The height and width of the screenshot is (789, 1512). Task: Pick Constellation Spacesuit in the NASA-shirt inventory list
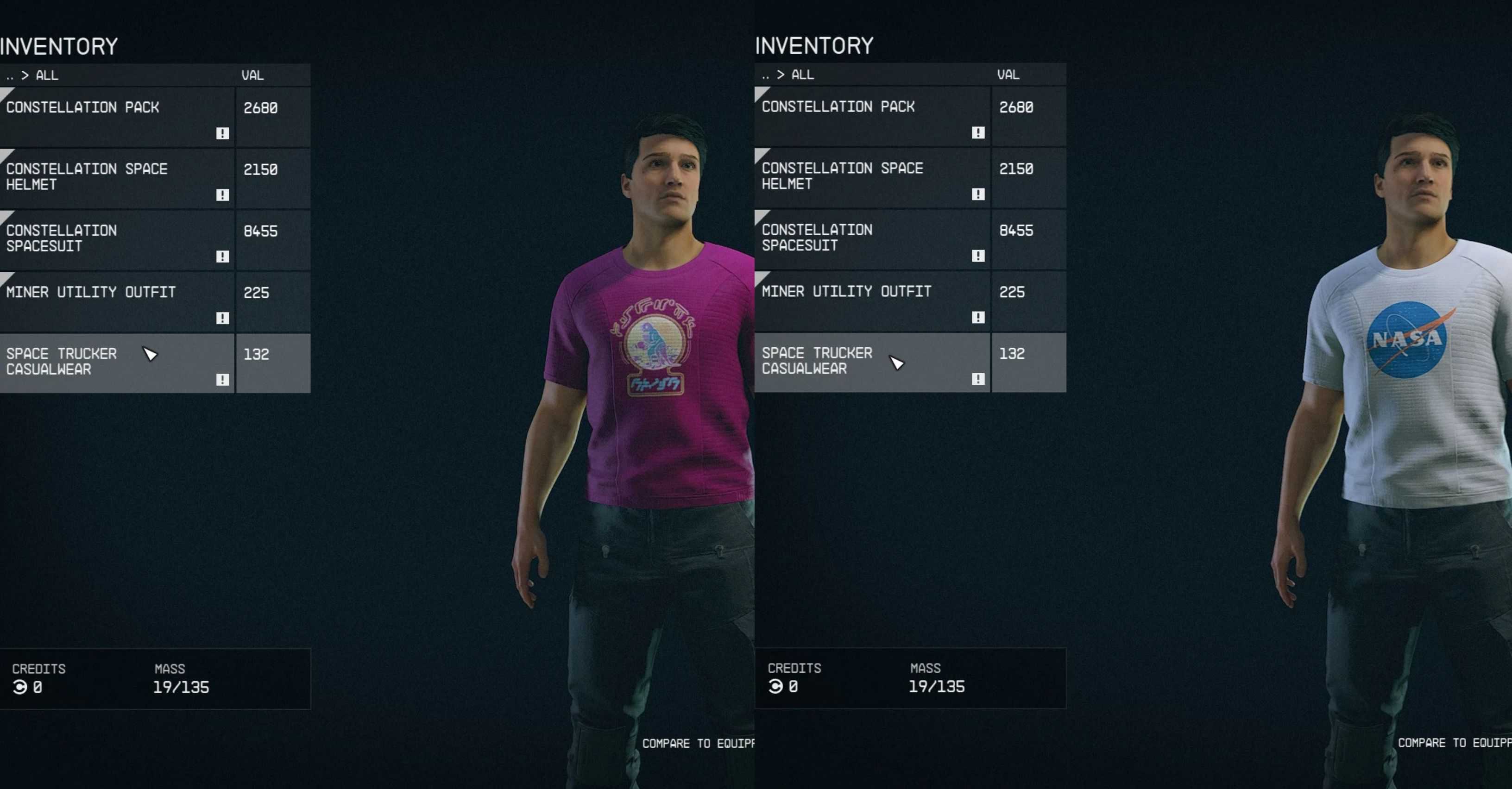(x=873, y=239)
